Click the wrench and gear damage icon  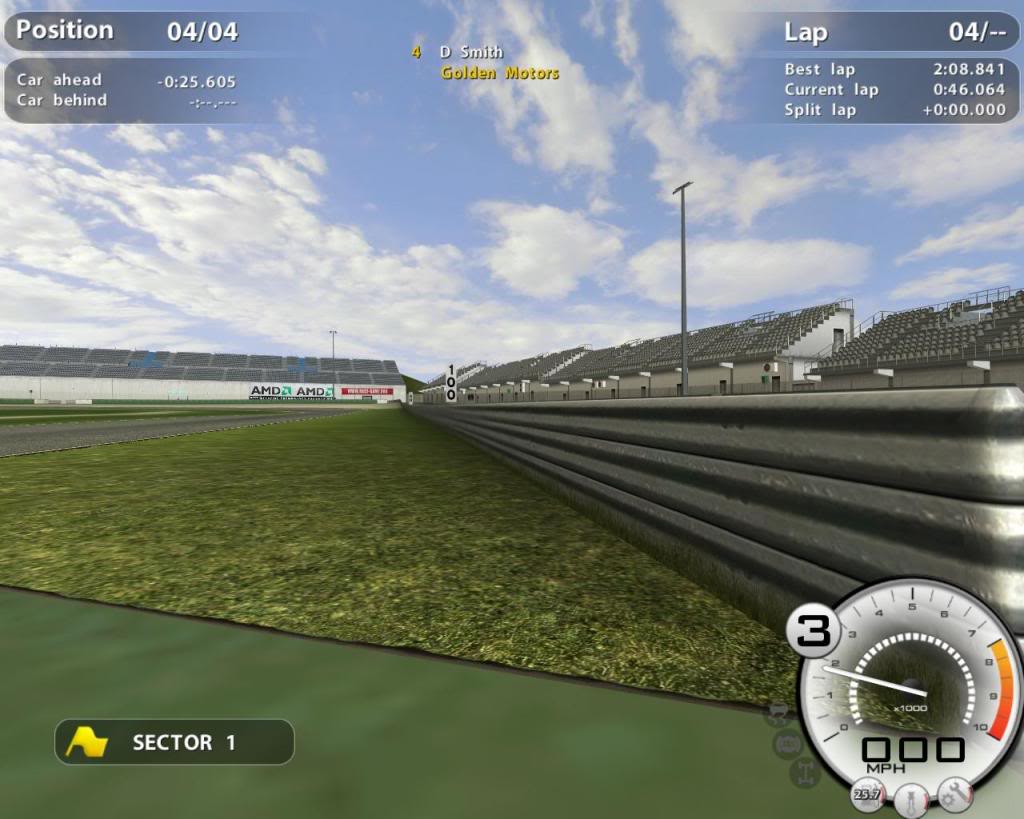(x=954, y=795)
